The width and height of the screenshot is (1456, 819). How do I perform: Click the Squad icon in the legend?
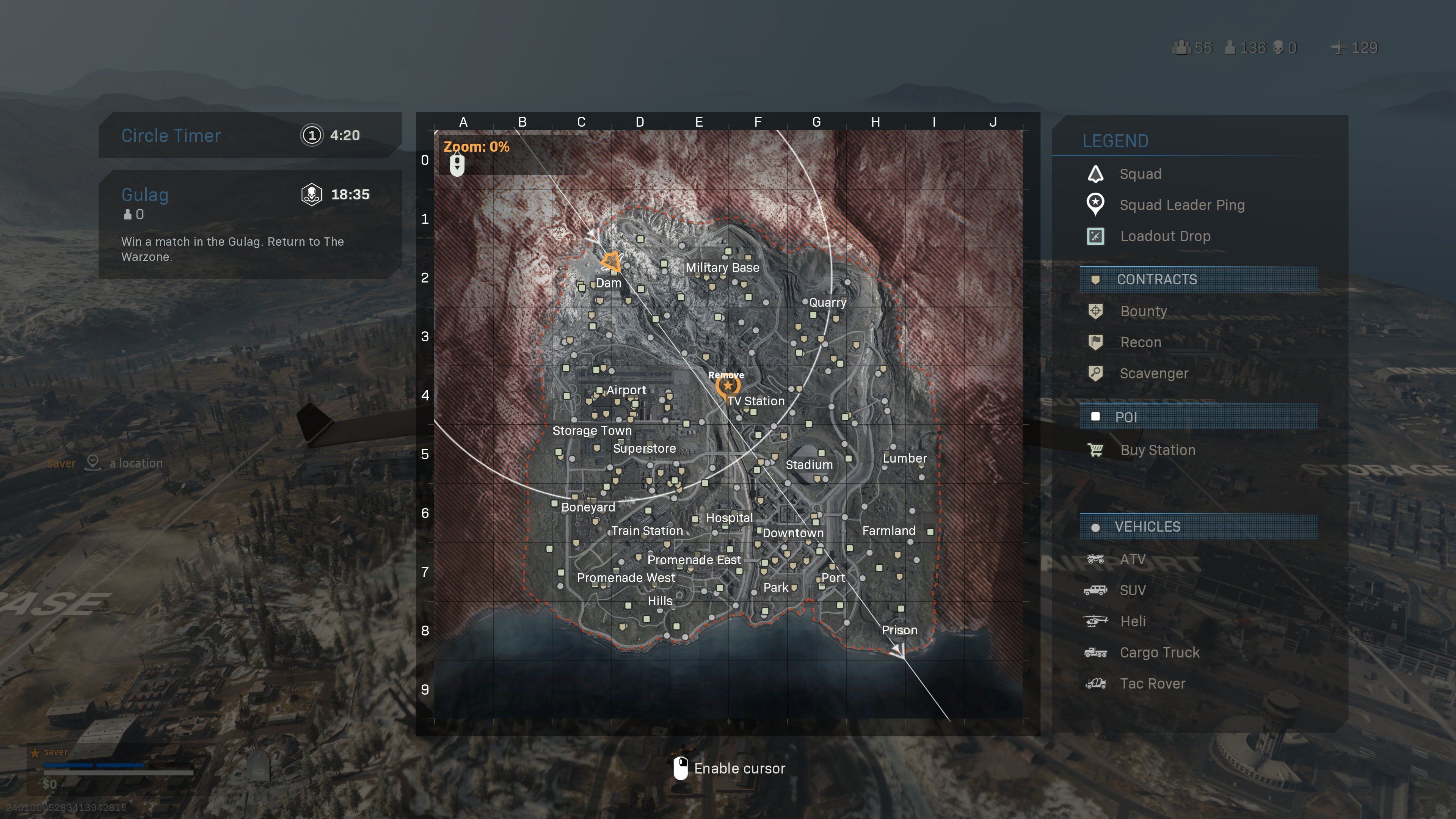pos(1095,174)
